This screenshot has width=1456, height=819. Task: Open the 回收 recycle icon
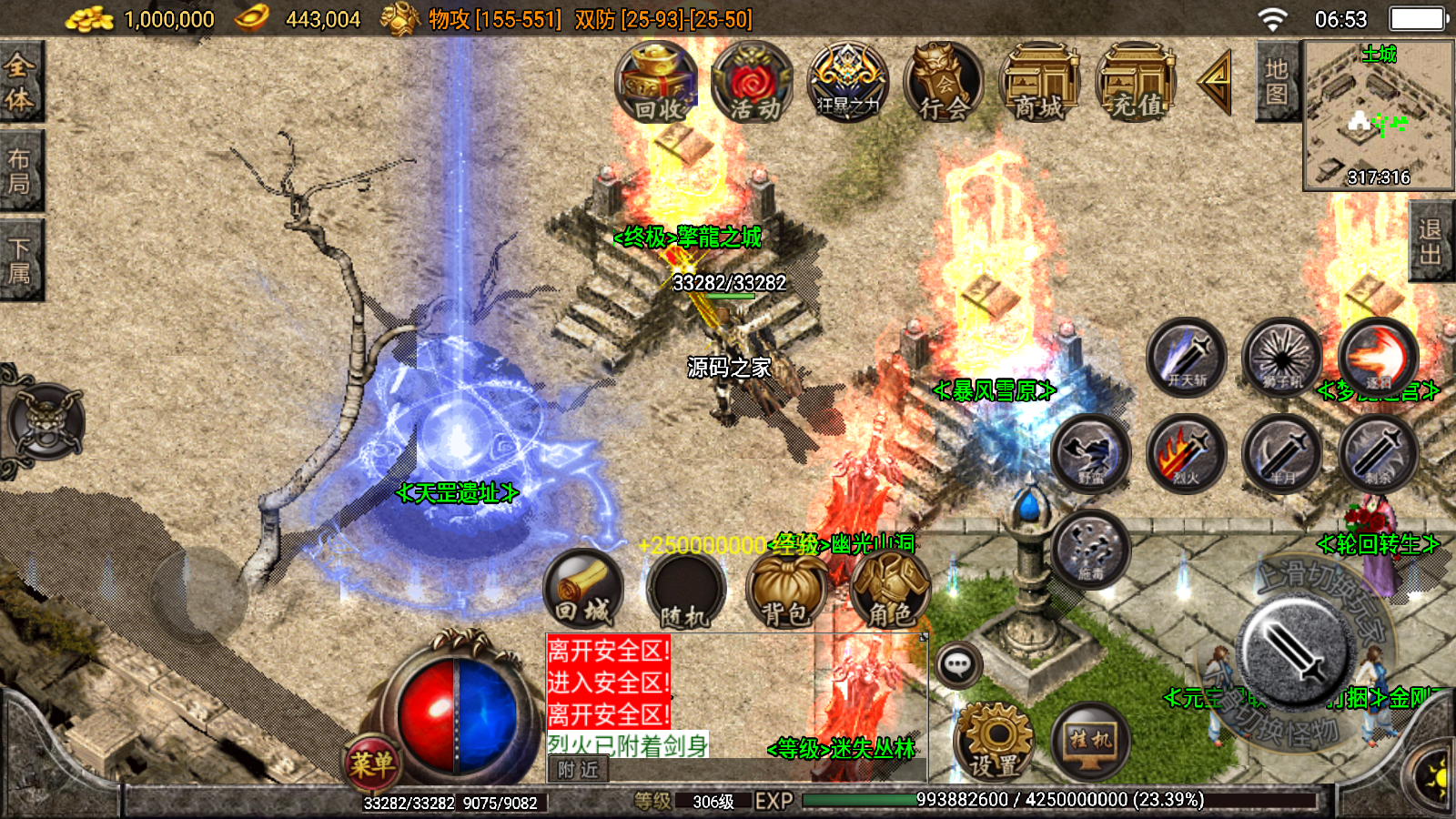[x=656, y=84]
